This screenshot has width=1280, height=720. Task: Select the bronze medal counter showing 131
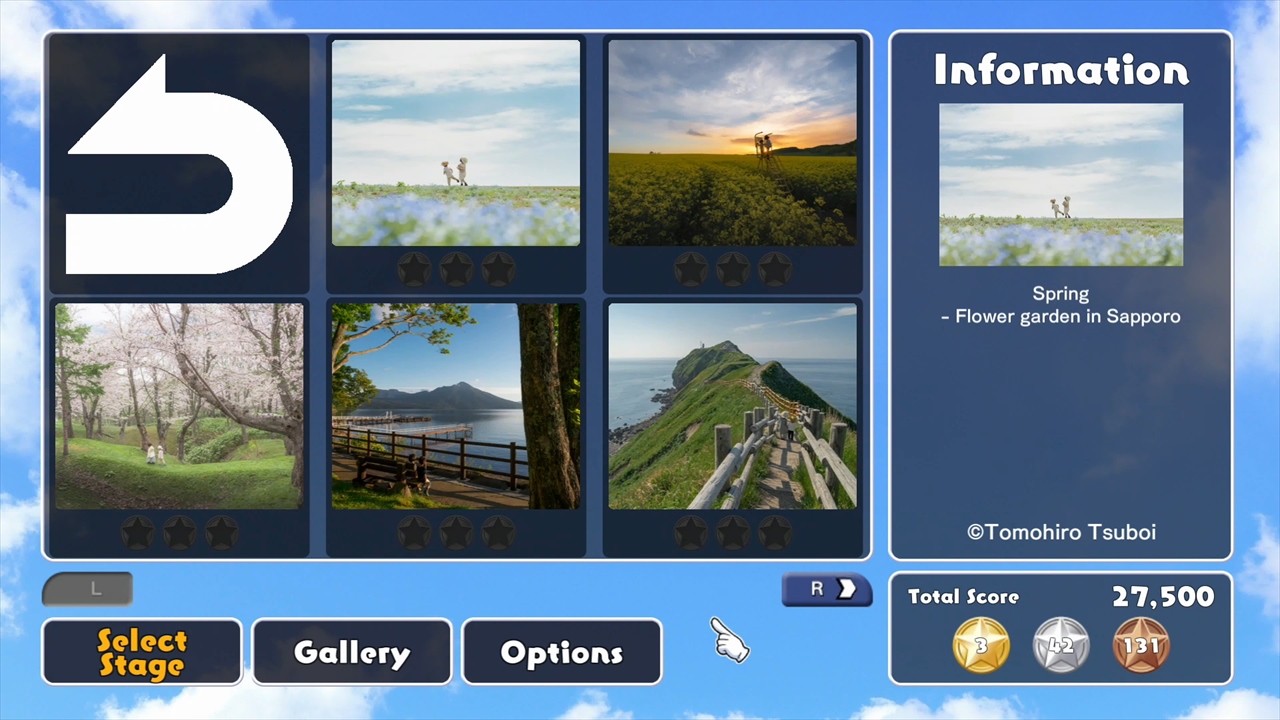[x=1142, y=645]
